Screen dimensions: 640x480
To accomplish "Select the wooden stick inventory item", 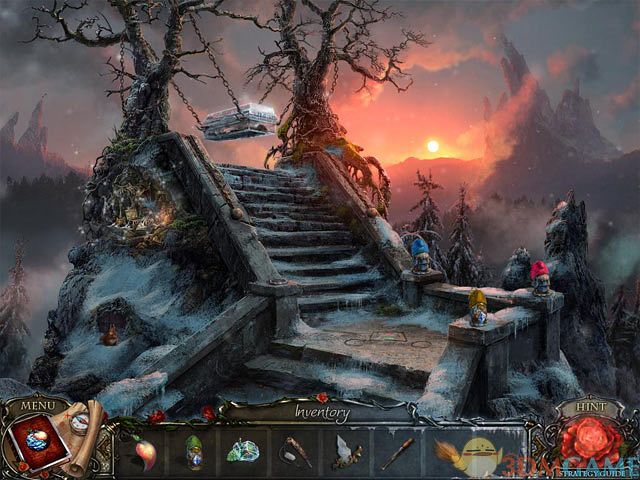I will click(x=395, y=452).
